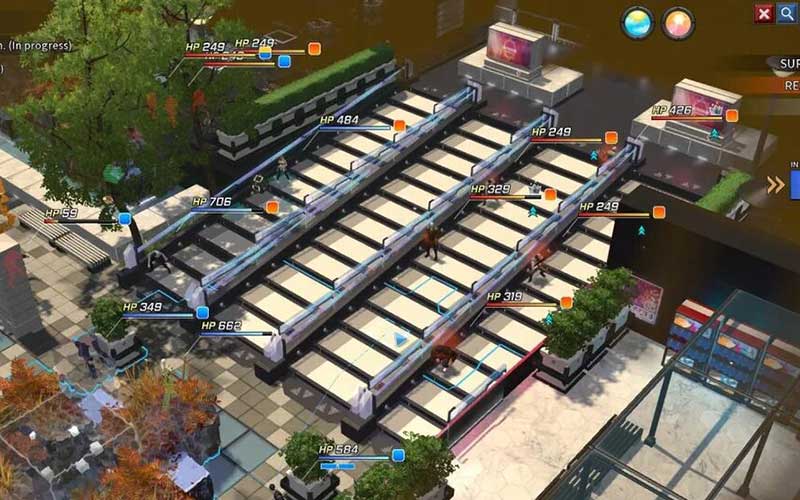Click the blue and yellow orb icon
This screenshot has height=500, width=800.
tap(637, 23)
